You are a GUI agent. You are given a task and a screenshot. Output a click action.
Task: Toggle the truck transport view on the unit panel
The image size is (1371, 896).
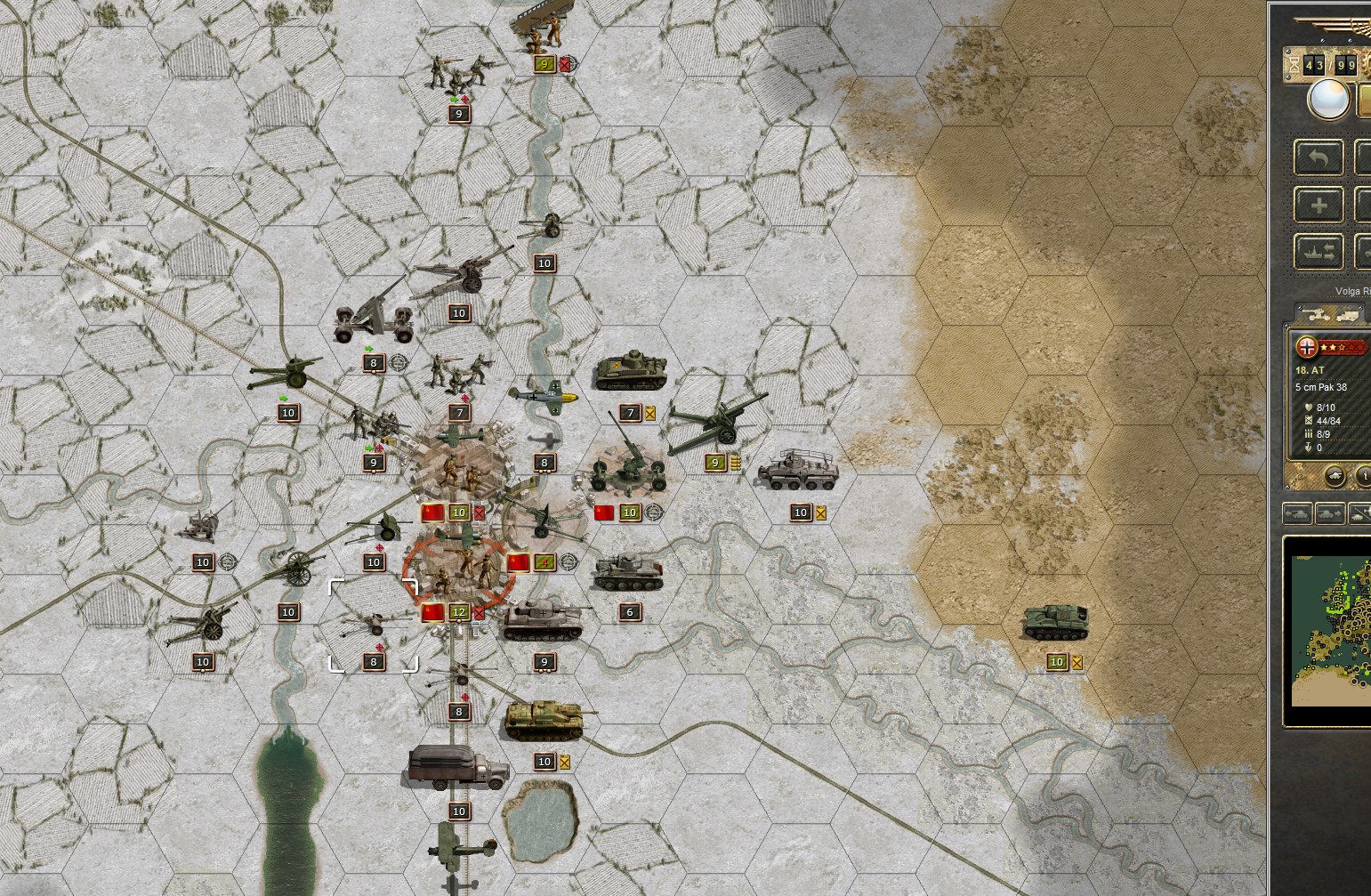coord(1349,315)
